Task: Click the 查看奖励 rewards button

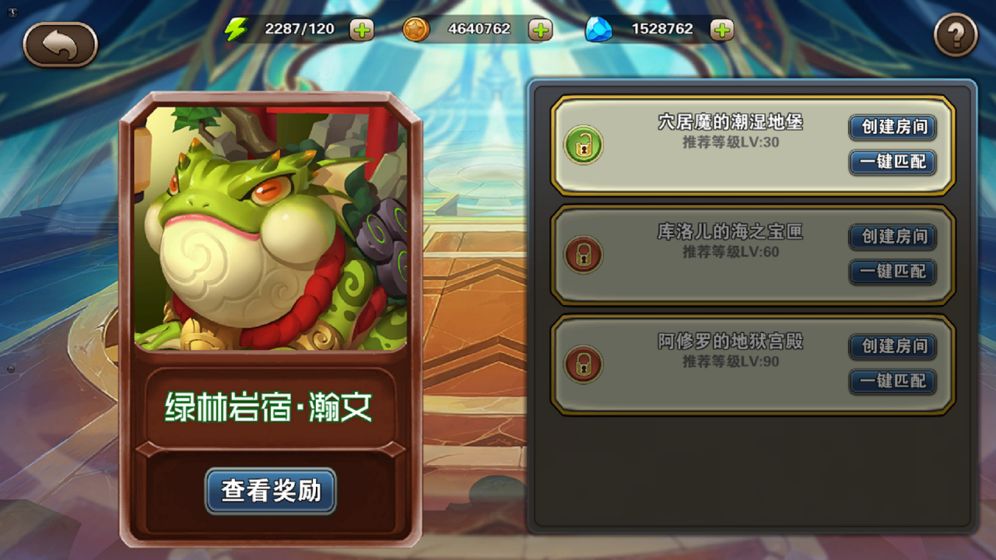Action: coord(271,491)
